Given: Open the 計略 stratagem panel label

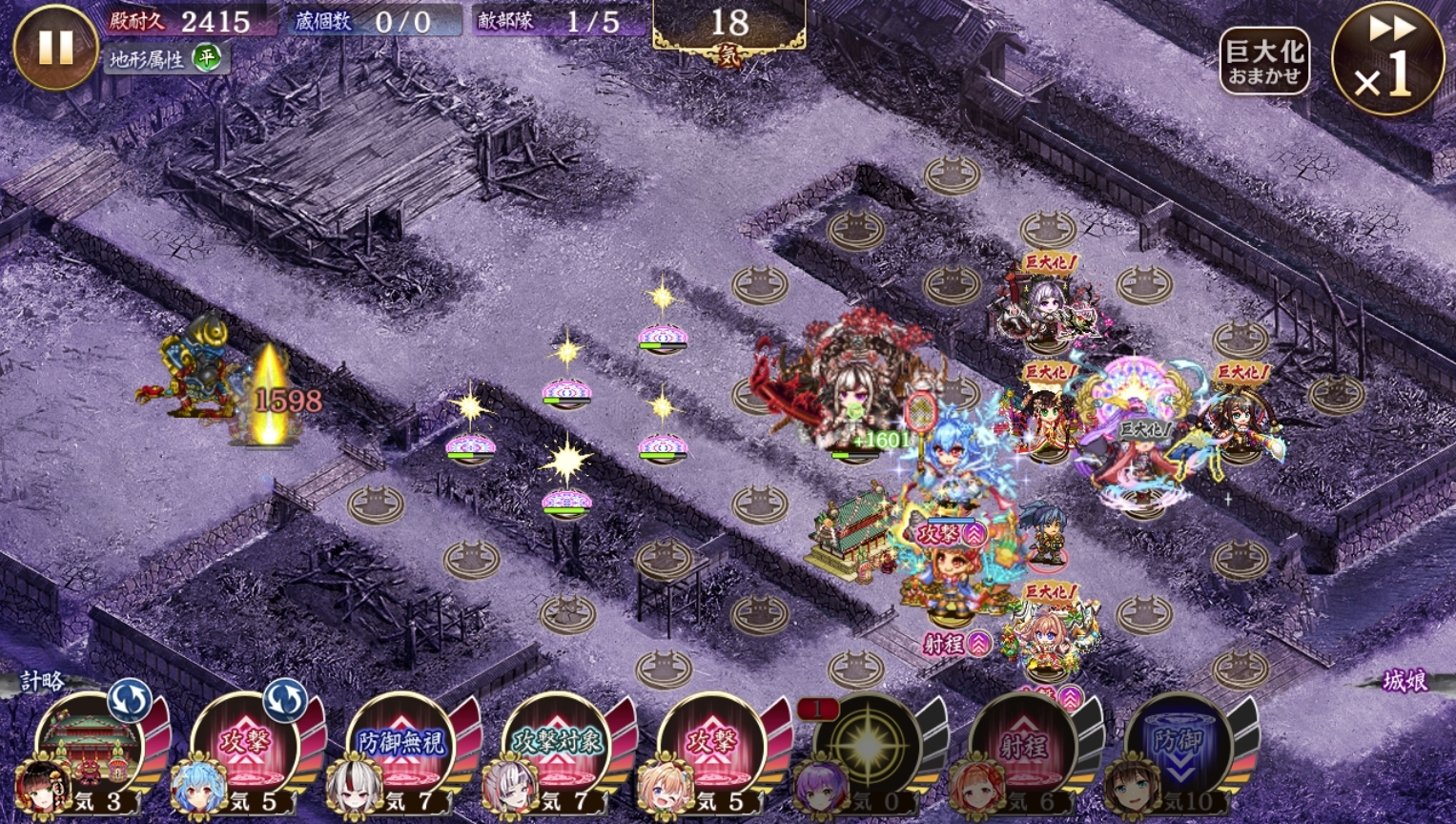Looking at the screenshot, I should point(43,681).
